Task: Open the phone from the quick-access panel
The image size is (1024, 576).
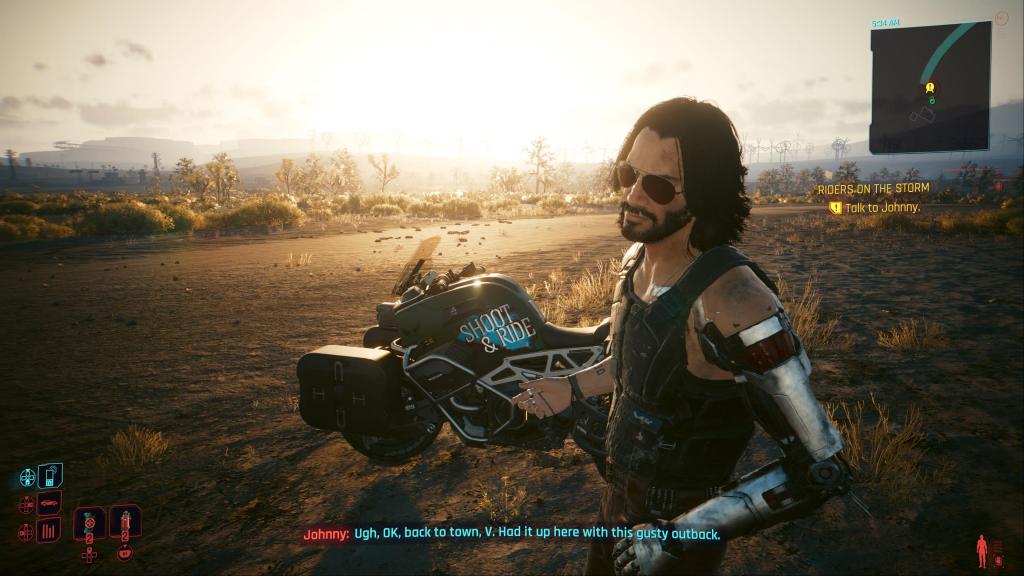Action: (x=50, y=475)
